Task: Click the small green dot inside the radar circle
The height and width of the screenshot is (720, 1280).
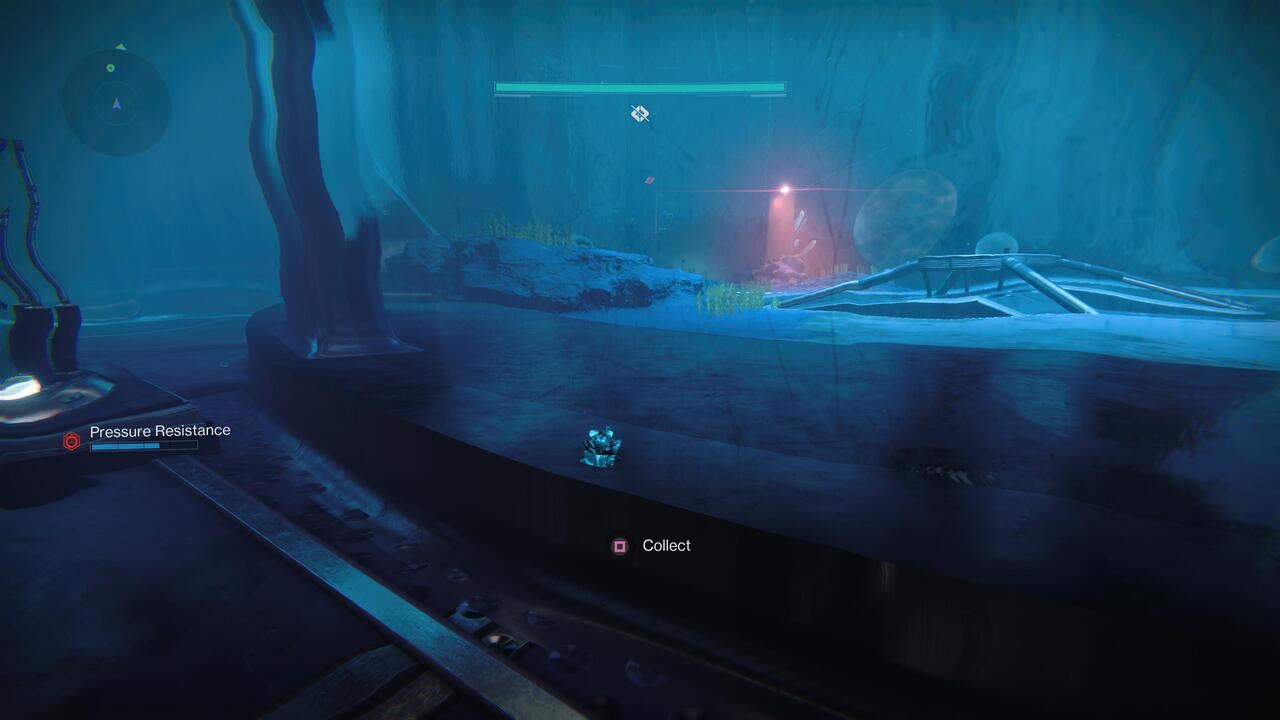Action: pyautogui.click(x=109, y=69)
